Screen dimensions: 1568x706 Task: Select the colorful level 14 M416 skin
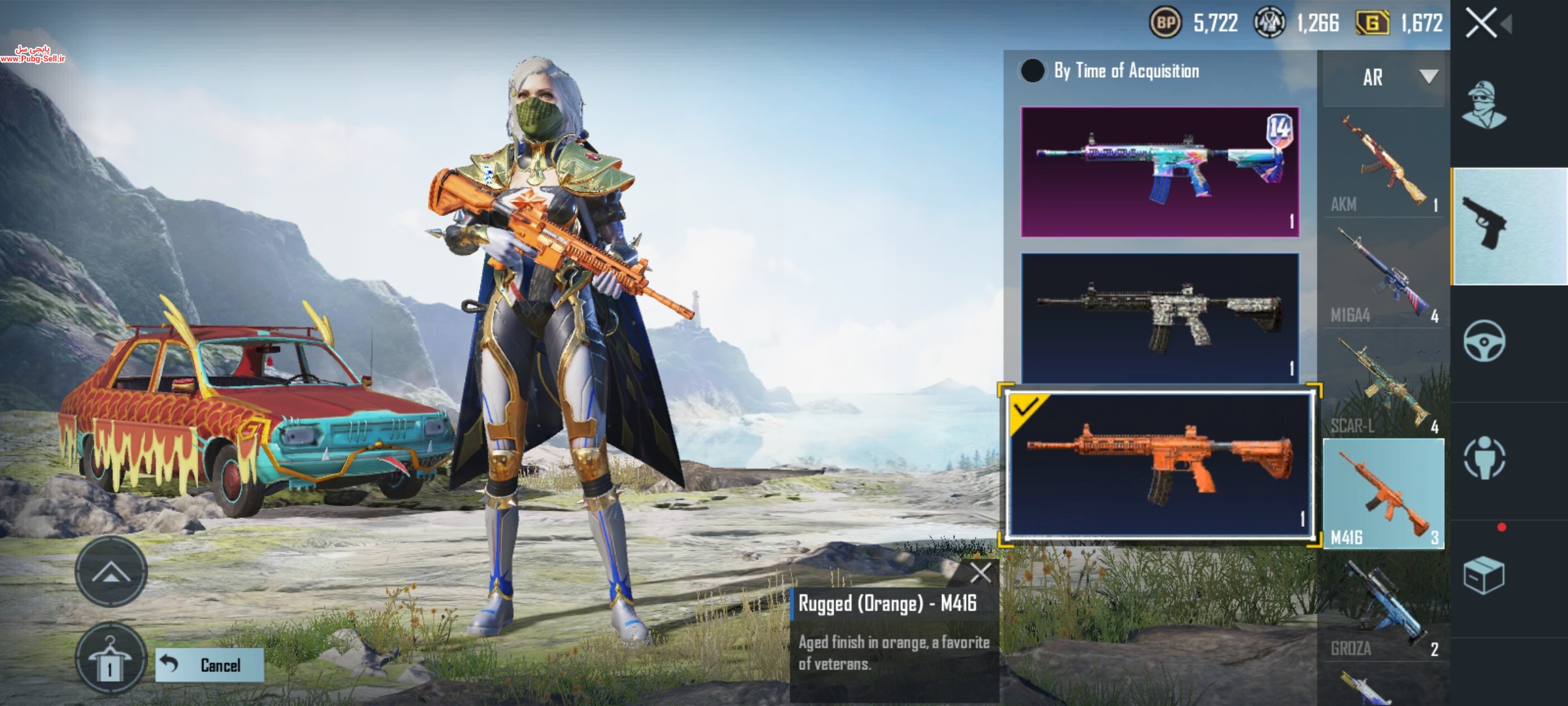pos(1160,172)
